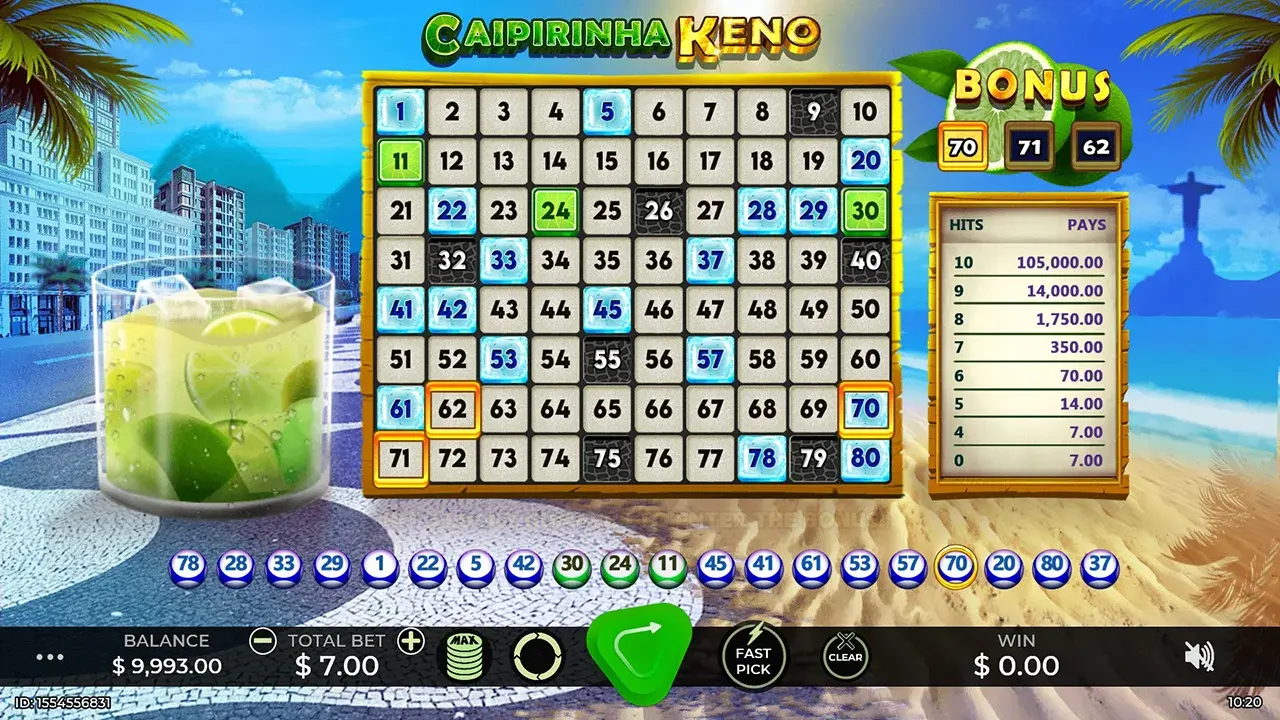Decrease Total Bet with the minus control

point(262,640)
